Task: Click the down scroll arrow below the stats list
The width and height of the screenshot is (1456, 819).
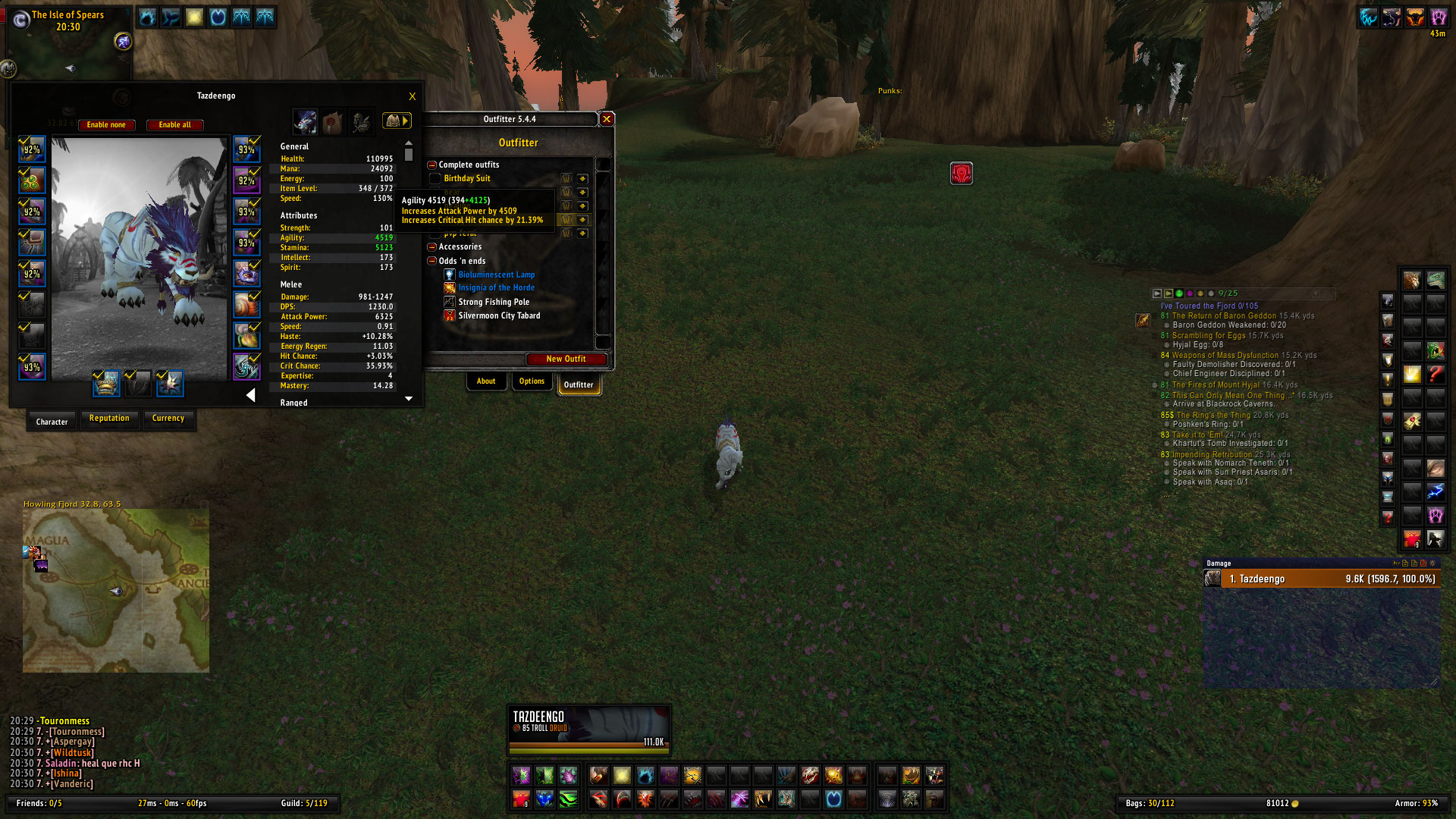Action: coord(408,398)
